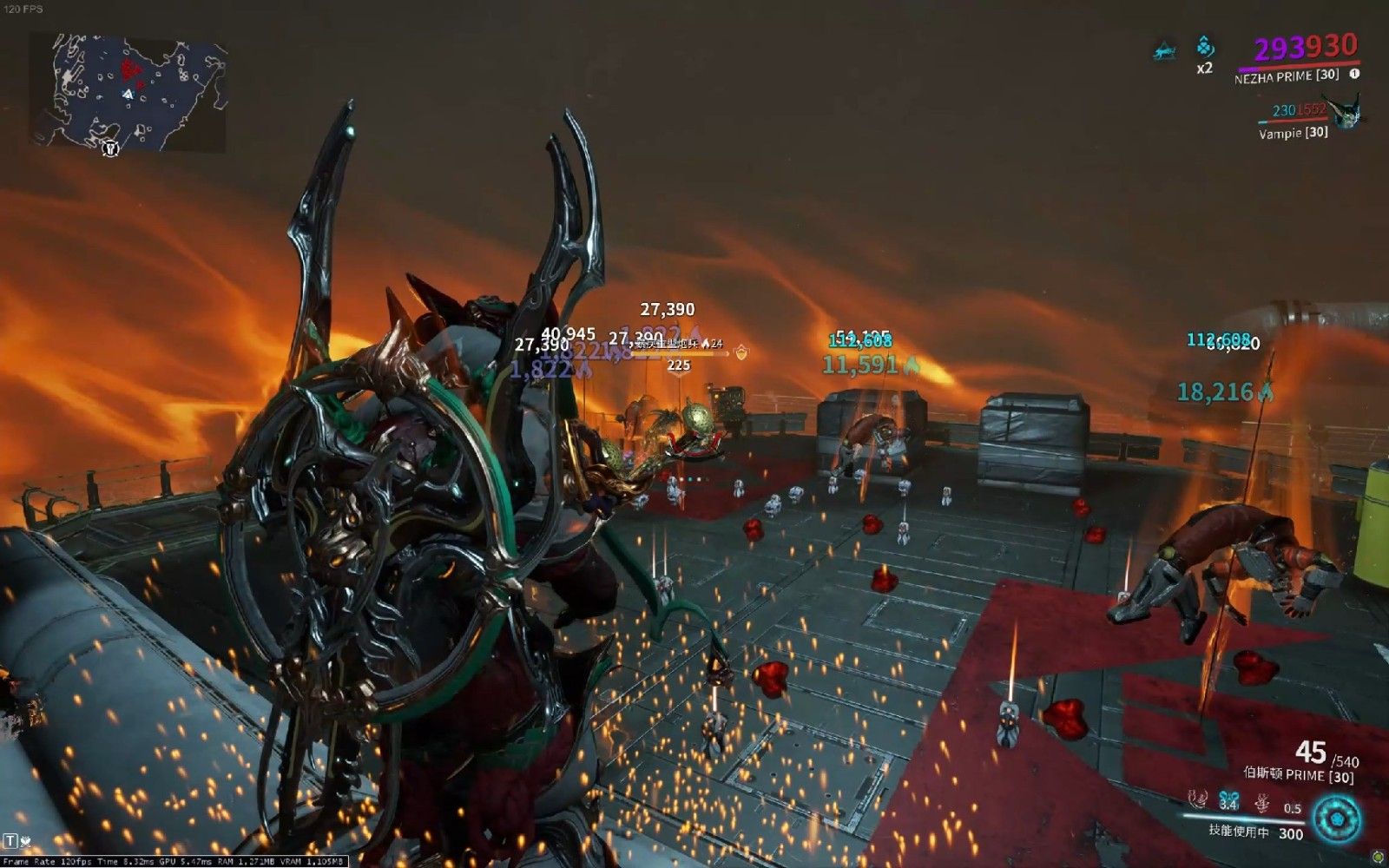
Task: Select the blue beast buff icon
Action: (x=1164, y=52)
